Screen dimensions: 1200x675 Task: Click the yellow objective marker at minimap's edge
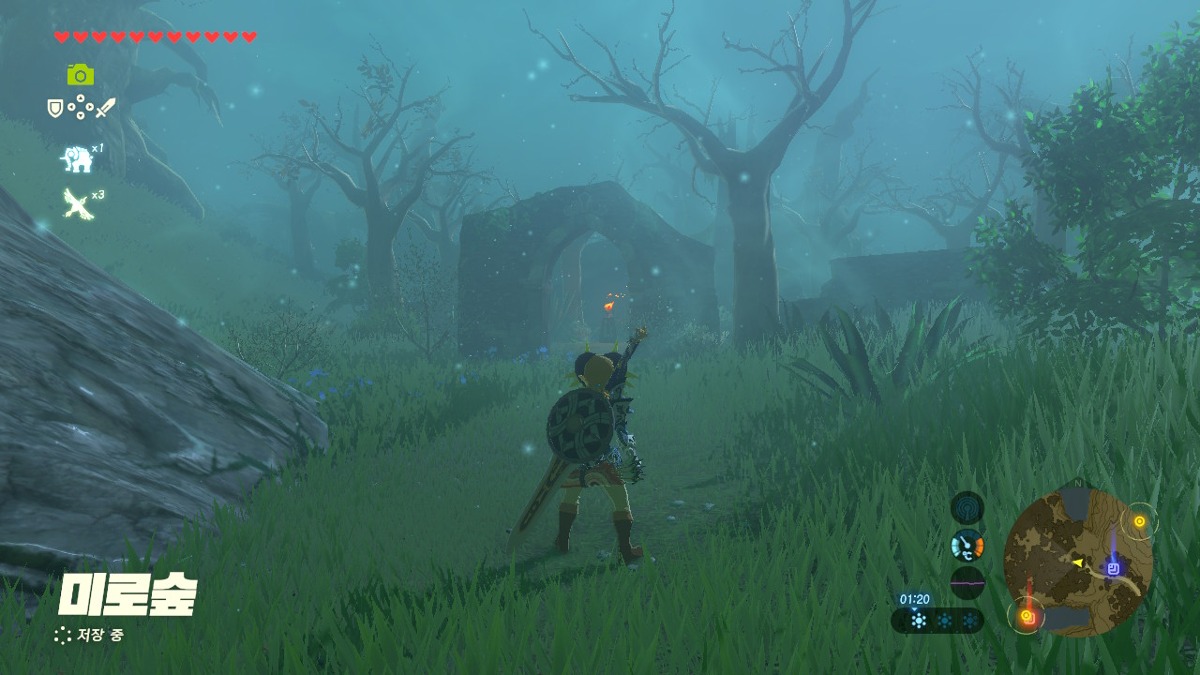pyautogui.click(x=1138, y=521)
